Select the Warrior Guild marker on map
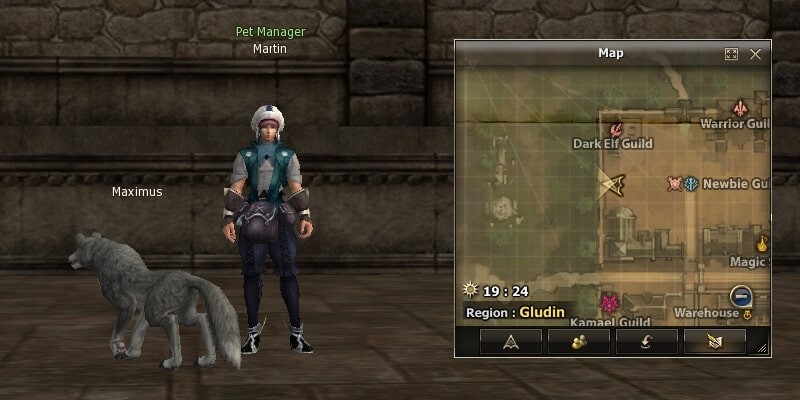Image resolution: width=800 pixels, height=400 pixels. 740,108
